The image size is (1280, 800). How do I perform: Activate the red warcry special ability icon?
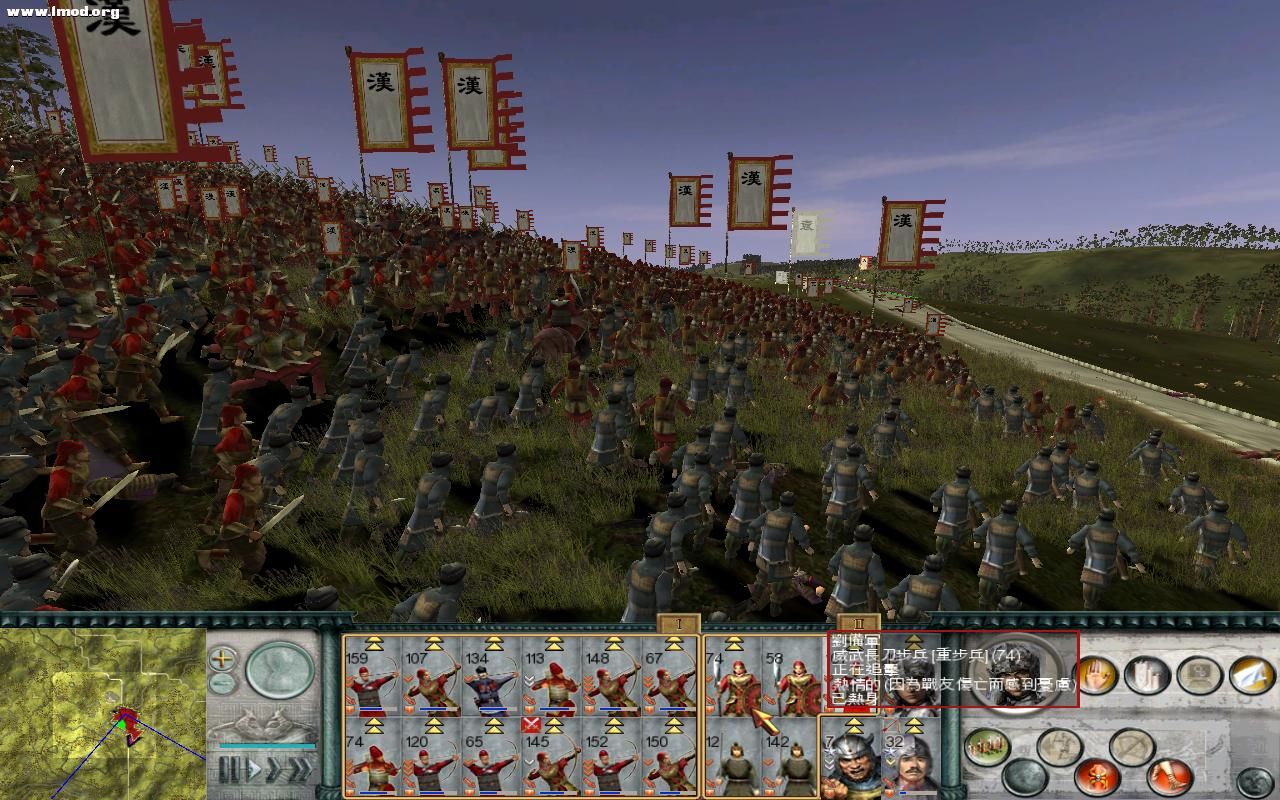pos(1097,776)
